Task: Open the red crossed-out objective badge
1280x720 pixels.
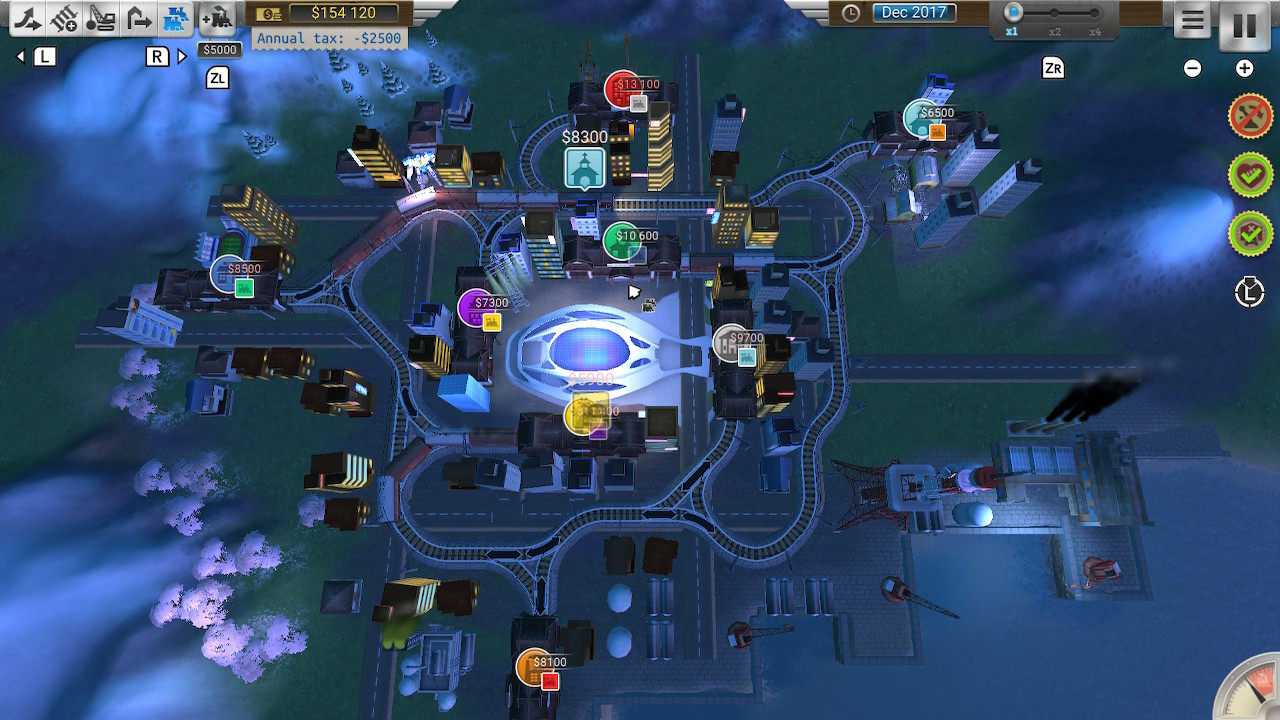Action: tap(1249, 117)
